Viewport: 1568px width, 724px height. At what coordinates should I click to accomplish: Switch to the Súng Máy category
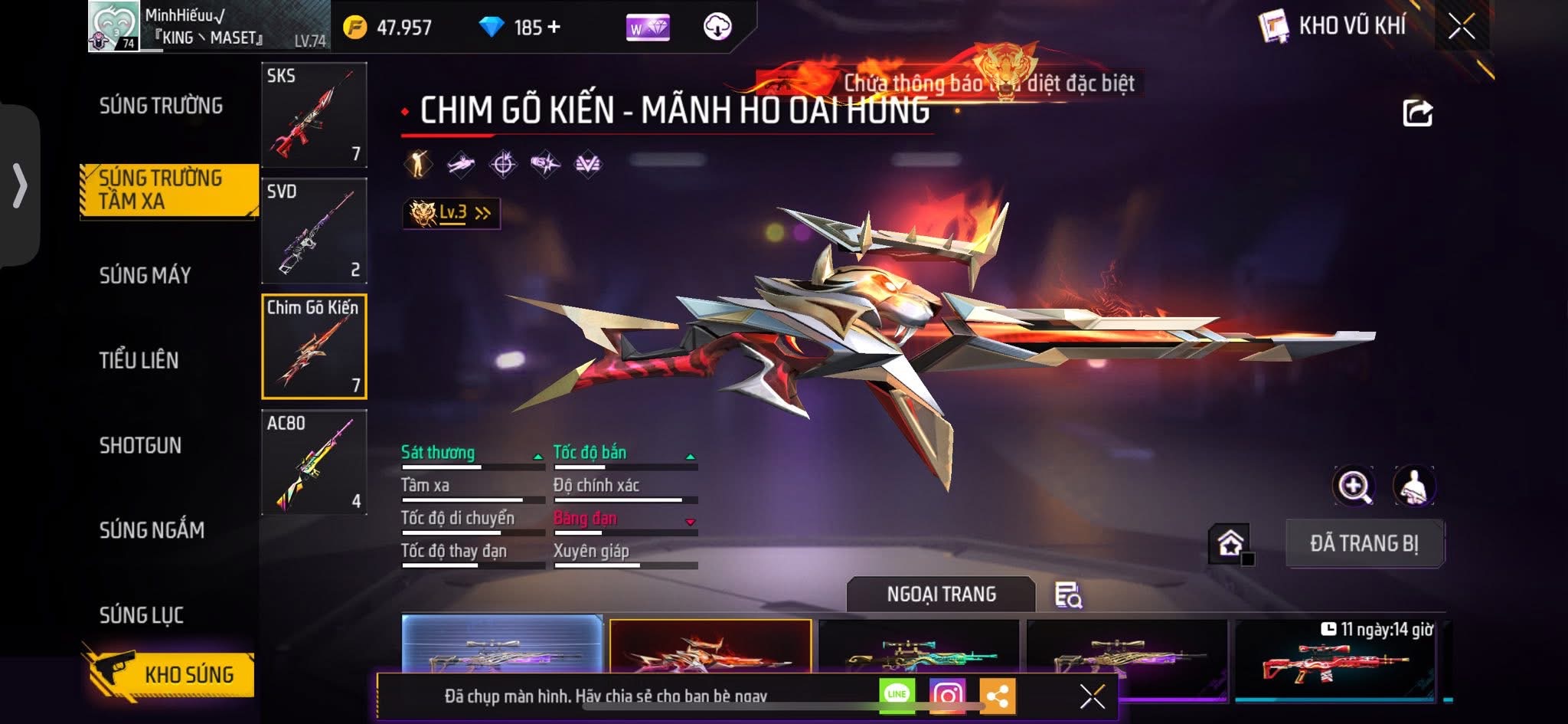coord(145,275)
